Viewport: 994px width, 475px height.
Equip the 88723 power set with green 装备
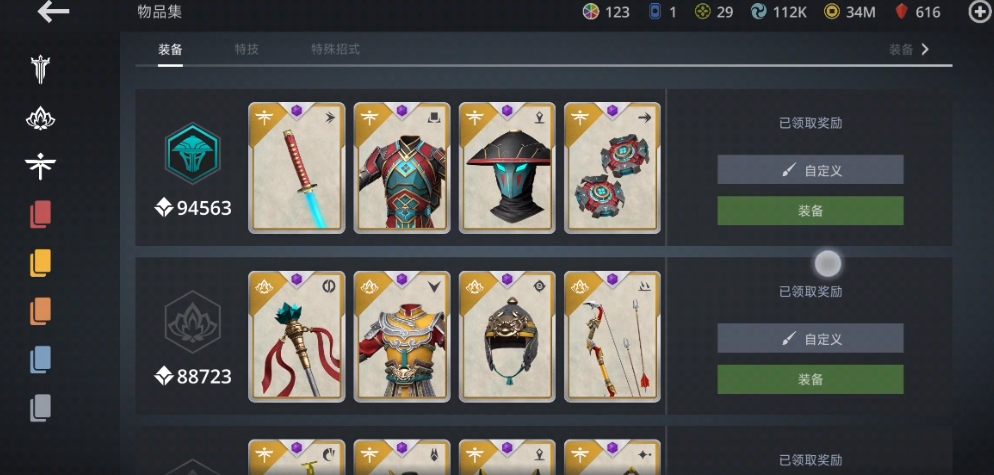810,379
